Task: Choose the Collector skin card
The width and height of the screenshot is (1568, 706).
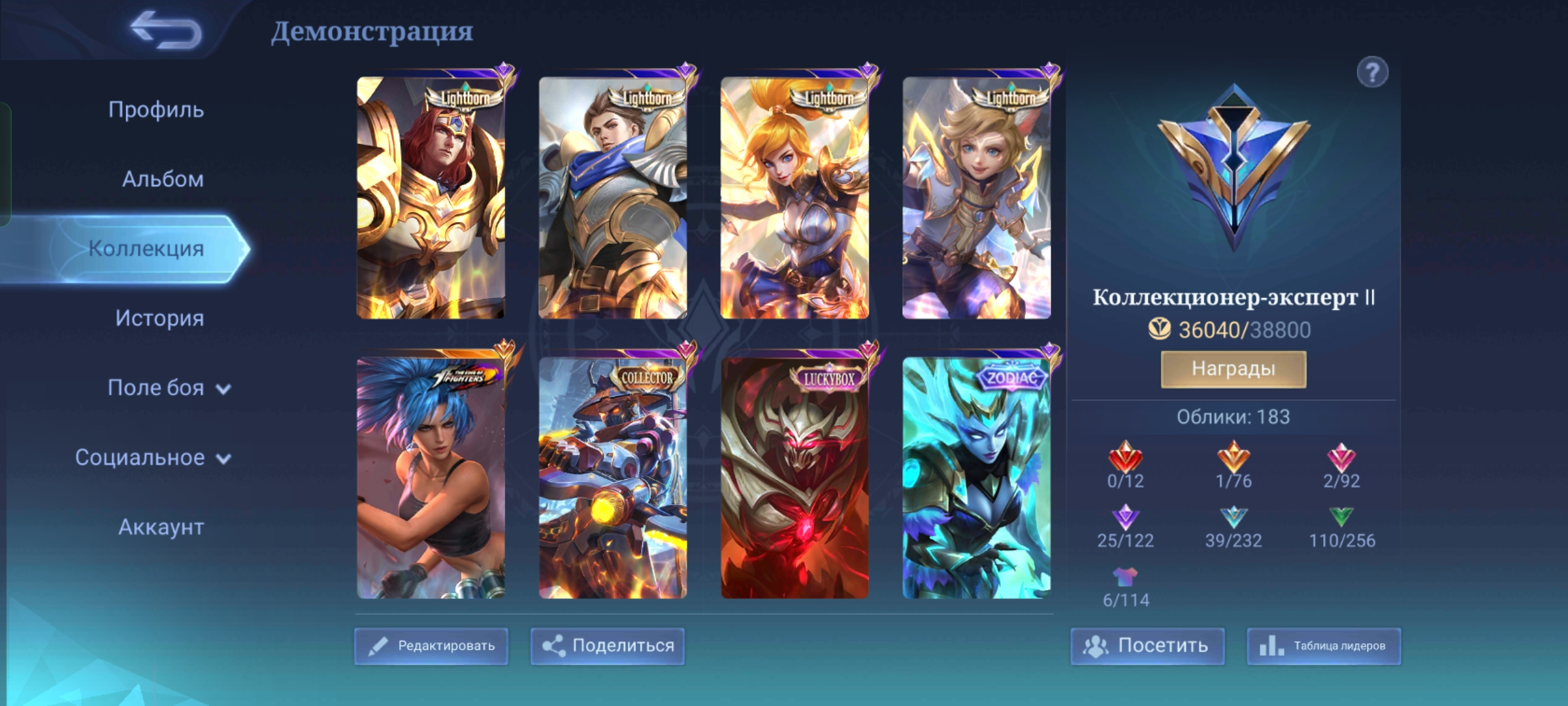Action: pyautogui.click(x=613, y=477)
